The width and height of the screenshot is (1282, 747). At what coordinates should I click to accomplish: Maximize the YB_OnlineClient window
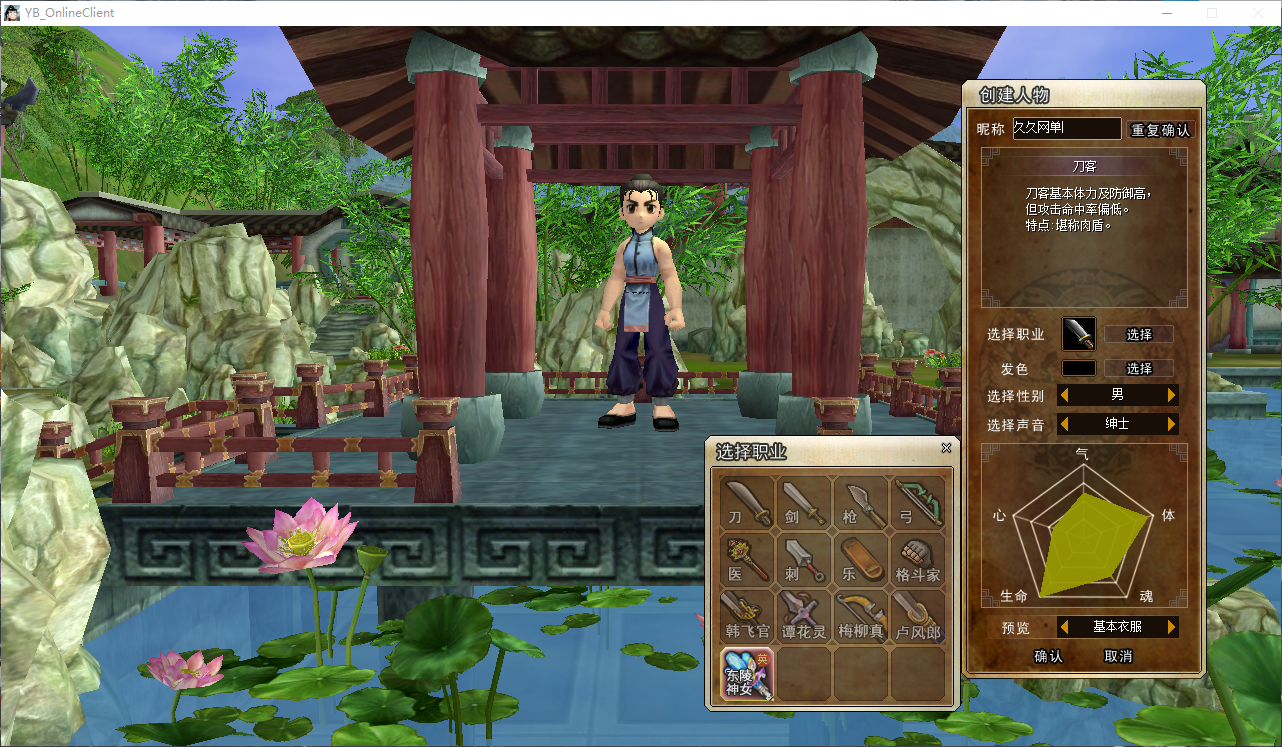click(1212, 13)
